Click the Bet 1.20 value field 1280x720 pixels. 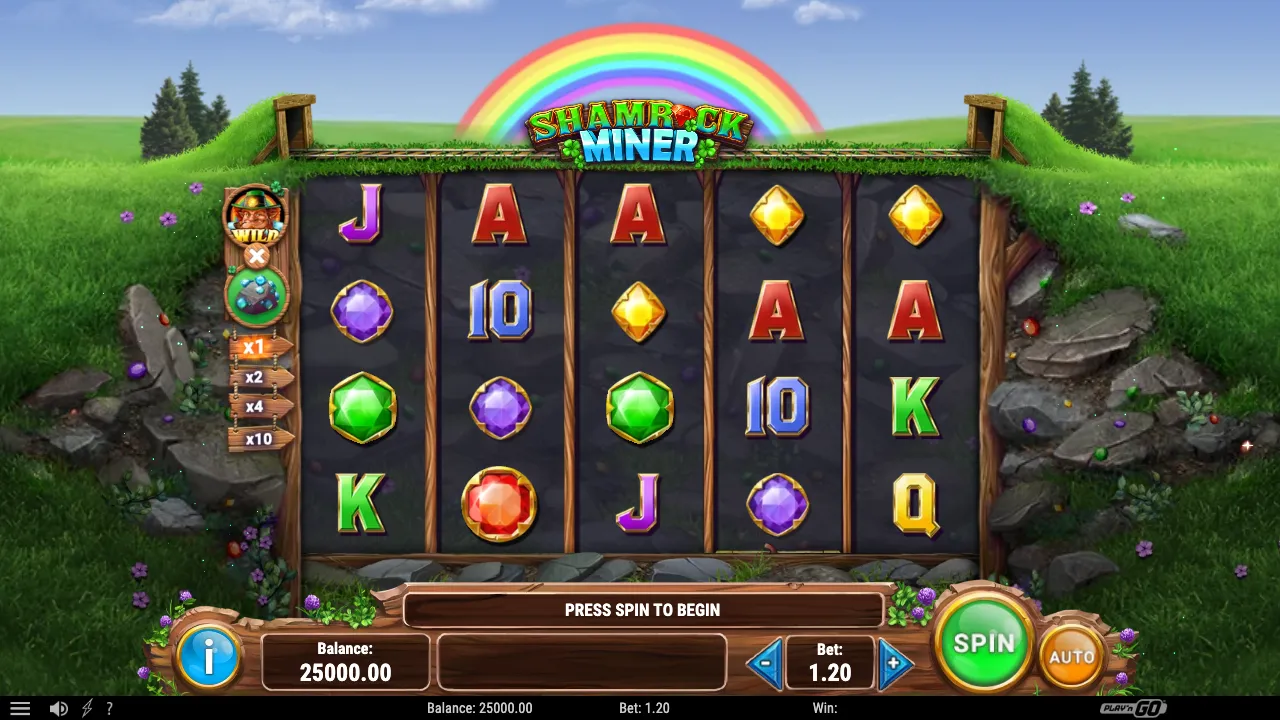[830, 661]
